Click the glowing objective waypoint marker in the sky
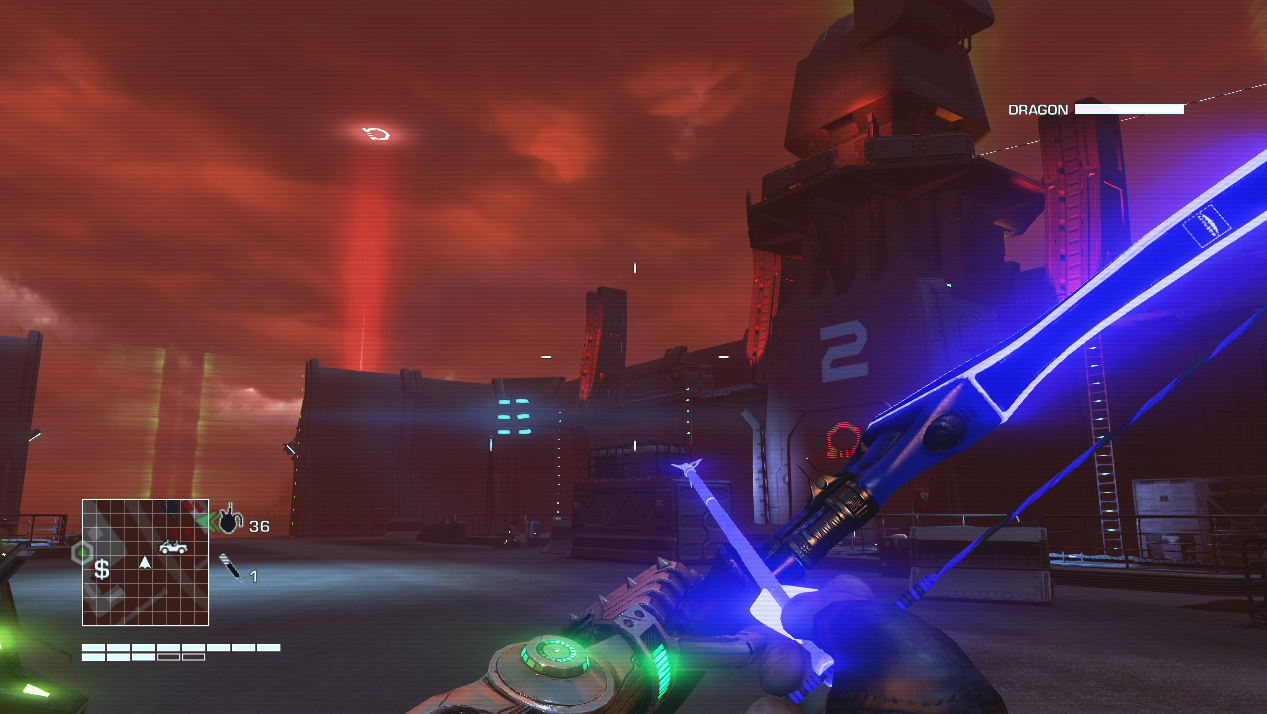This screenshot has height=714, width=1267. point(376,133)
